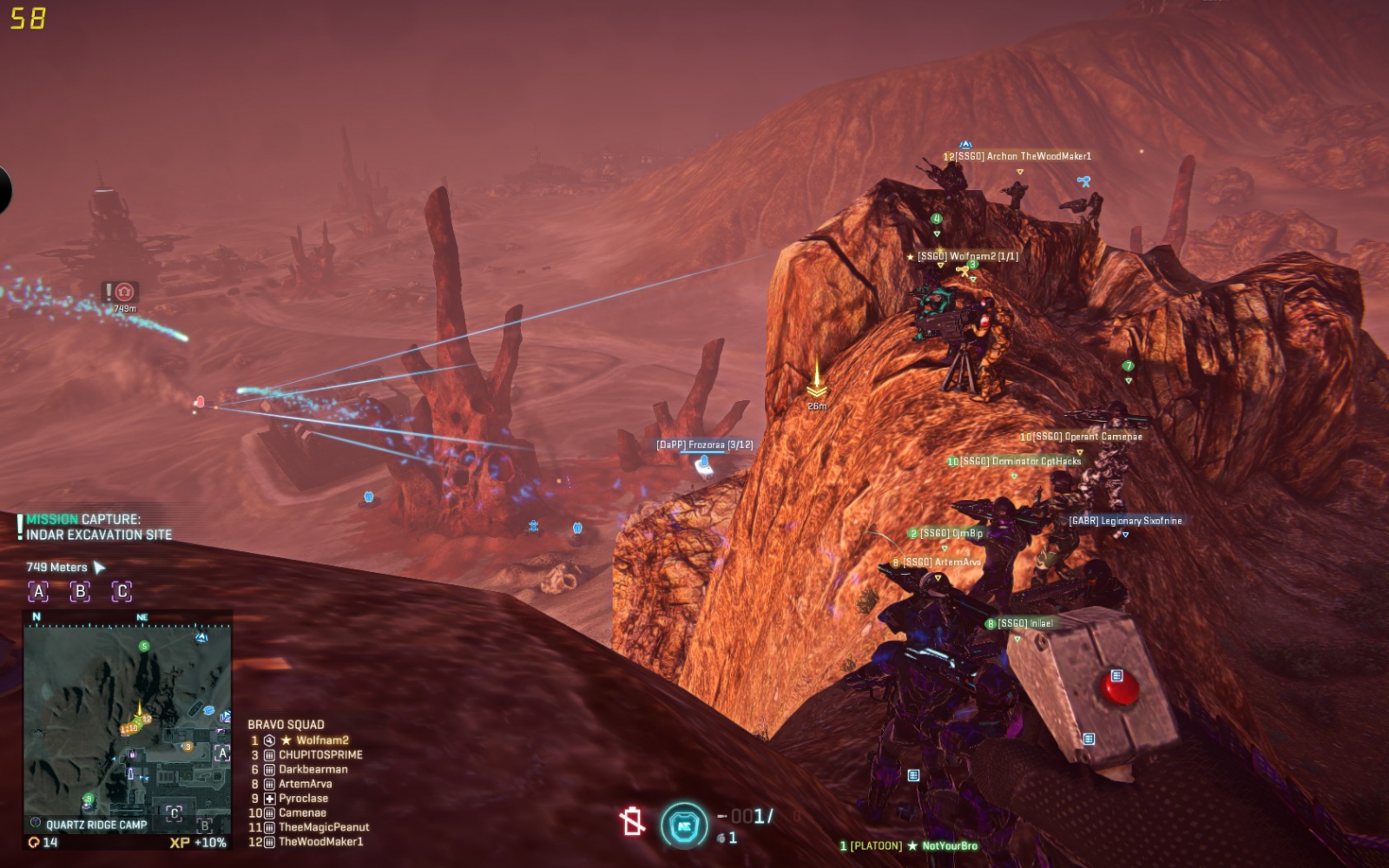Select Camenae in the squad list

pyautogui.click(x=302, y=813)
